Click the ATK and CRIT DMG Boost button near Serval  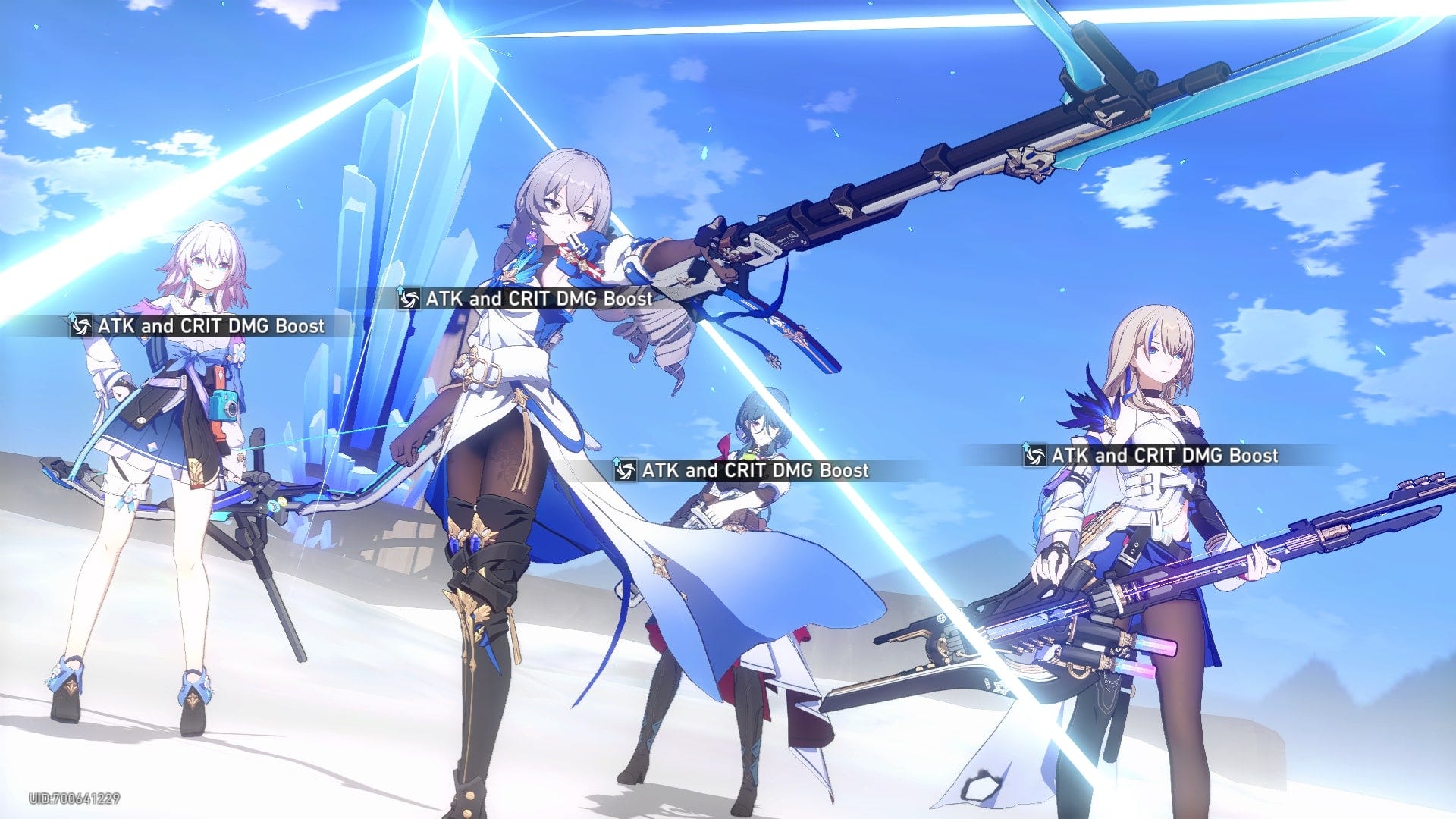tap(1164, 457)
